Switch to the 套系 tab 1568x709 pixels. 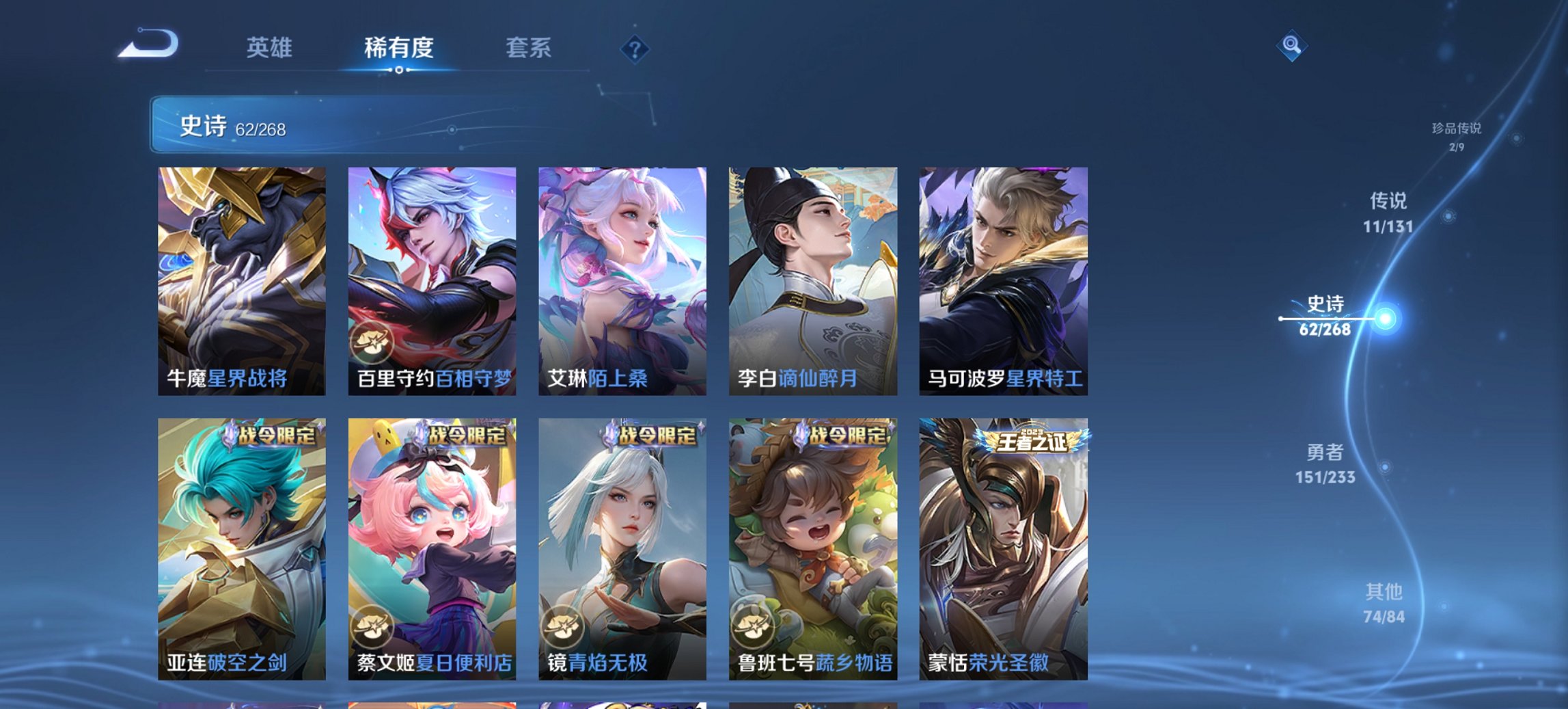[529, 48]
